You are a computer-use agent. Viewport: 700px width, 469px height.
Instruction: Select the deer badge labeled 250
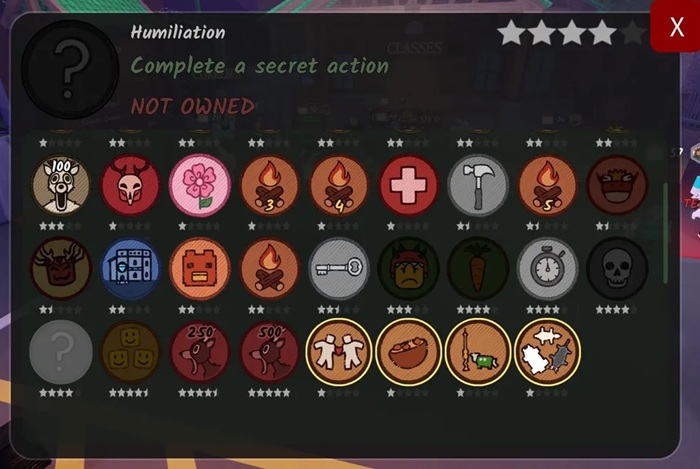[x=200, y=352]
